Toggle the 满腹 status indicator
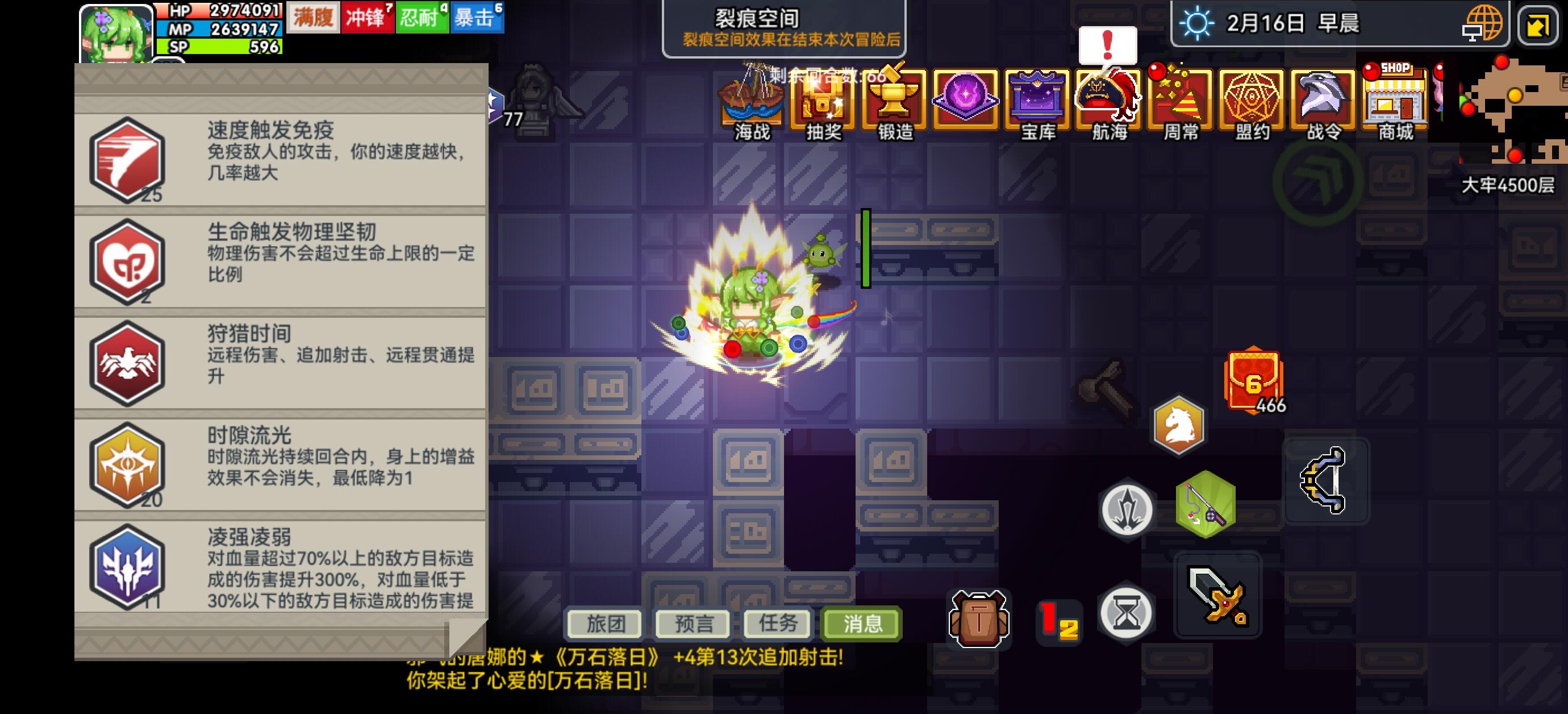 coord(313,18)
